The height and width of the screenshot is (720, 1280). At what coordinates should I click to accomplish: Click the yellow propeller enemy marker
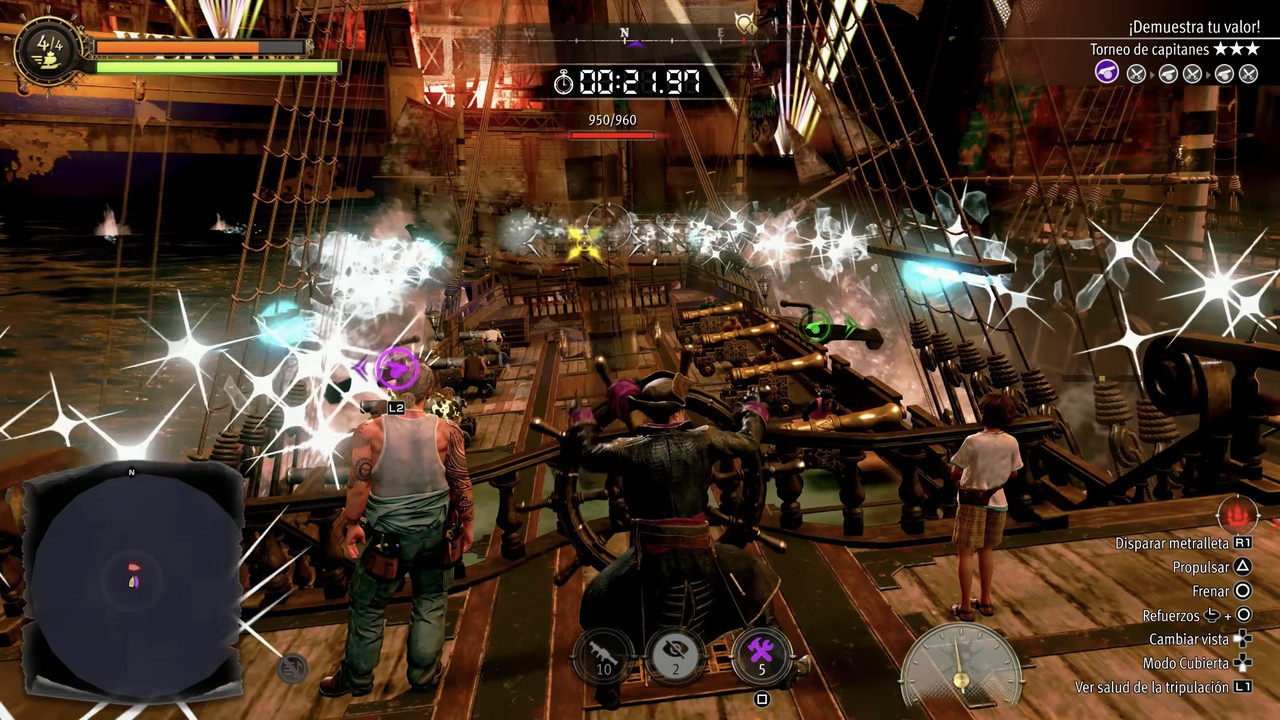(x=584, y=241)
